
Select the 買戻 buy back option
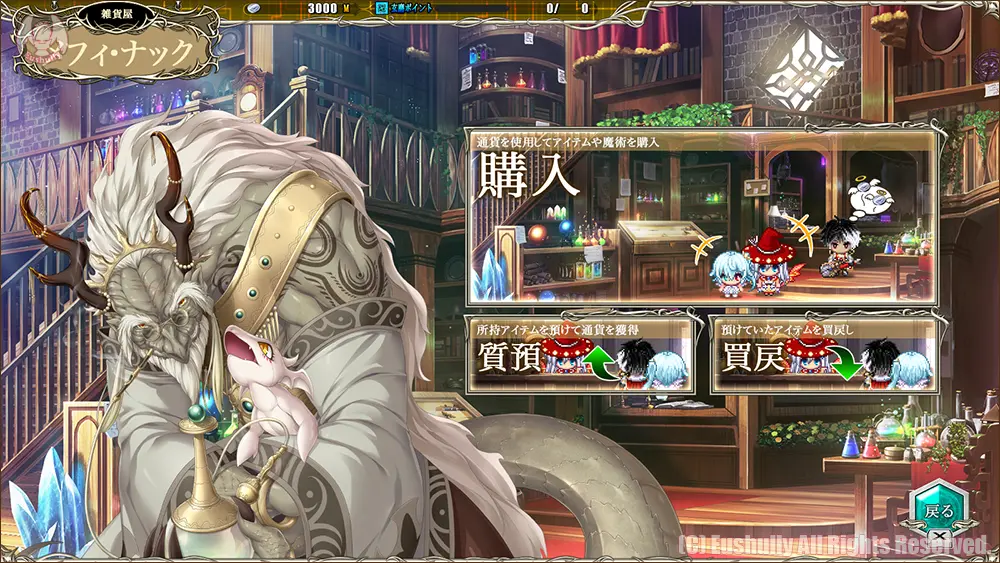click(x=823, y=355)
